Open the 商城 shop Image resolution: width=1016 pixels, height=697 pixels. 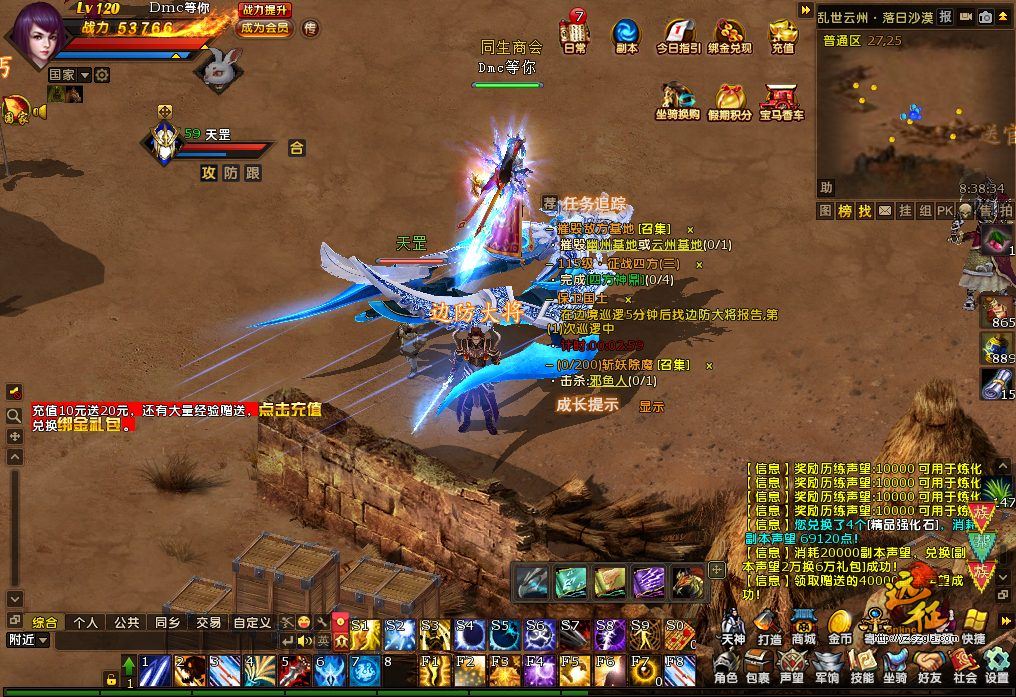point(803,626)
